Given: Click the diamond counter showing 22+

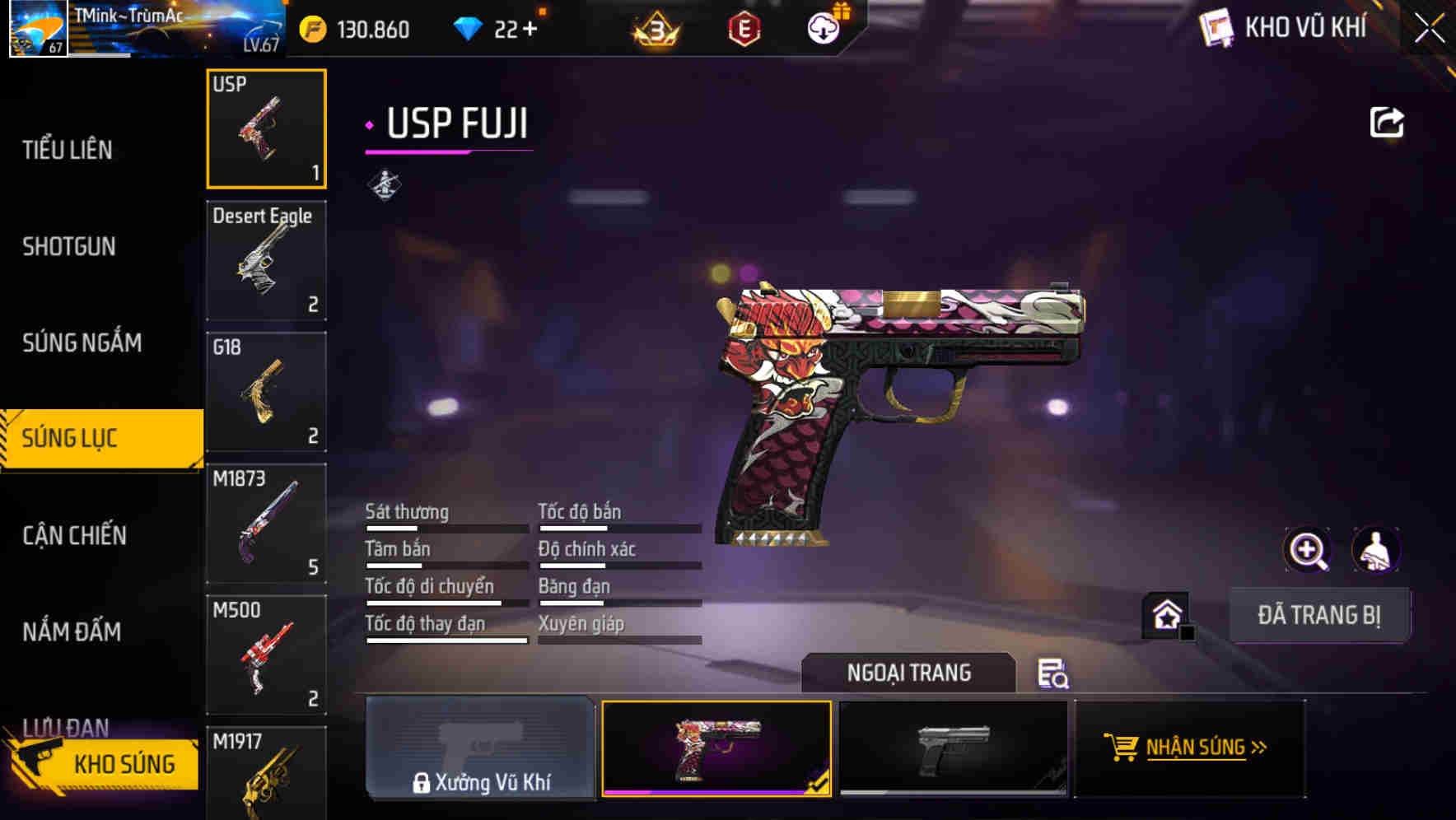Looking at the screenshot, I should [x=500, y=27].
